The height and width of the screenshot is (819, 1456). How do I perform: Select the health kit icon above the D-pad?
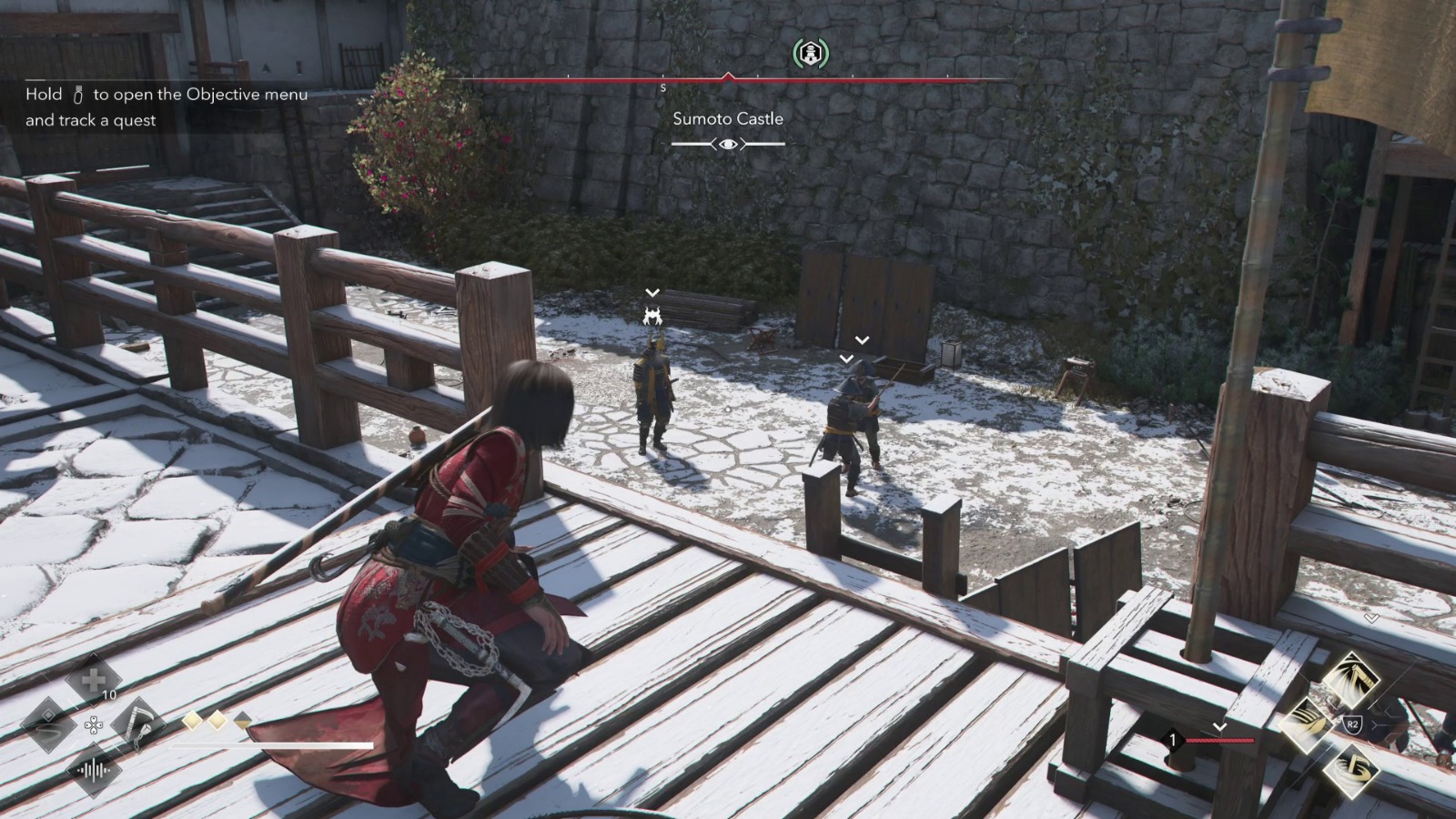click(94, 681)
